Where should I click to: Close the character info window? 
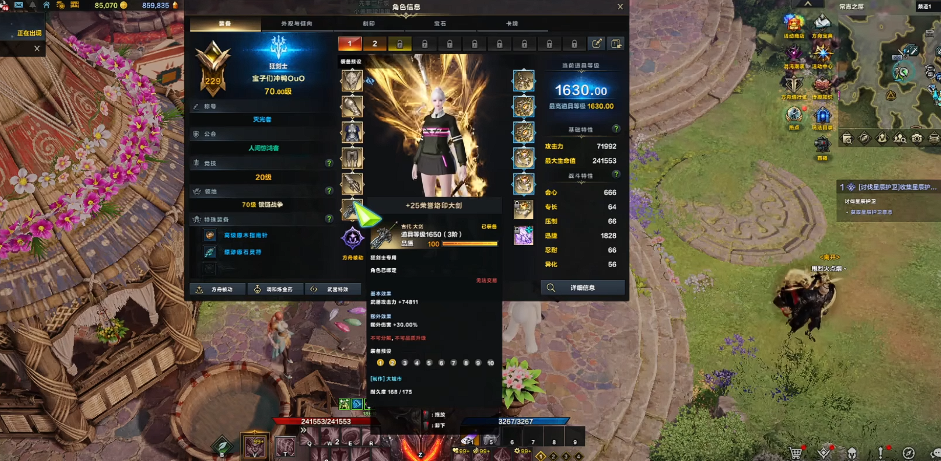click(620, 6)
